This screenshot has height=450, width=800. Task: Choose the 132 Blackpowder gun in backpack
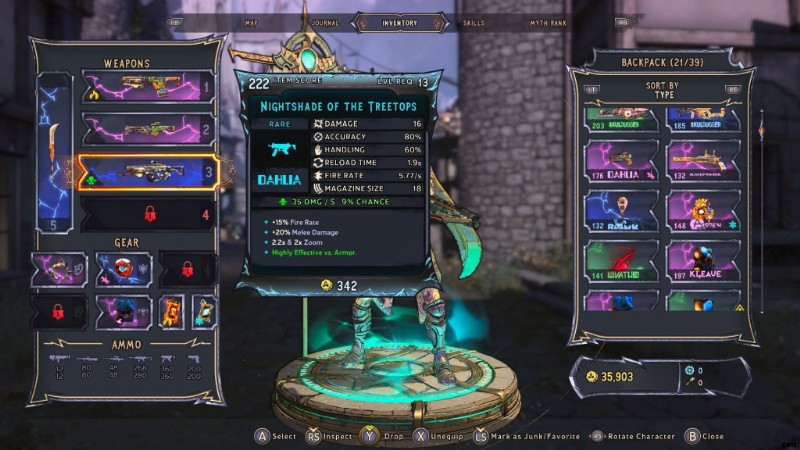coord(705,162)
